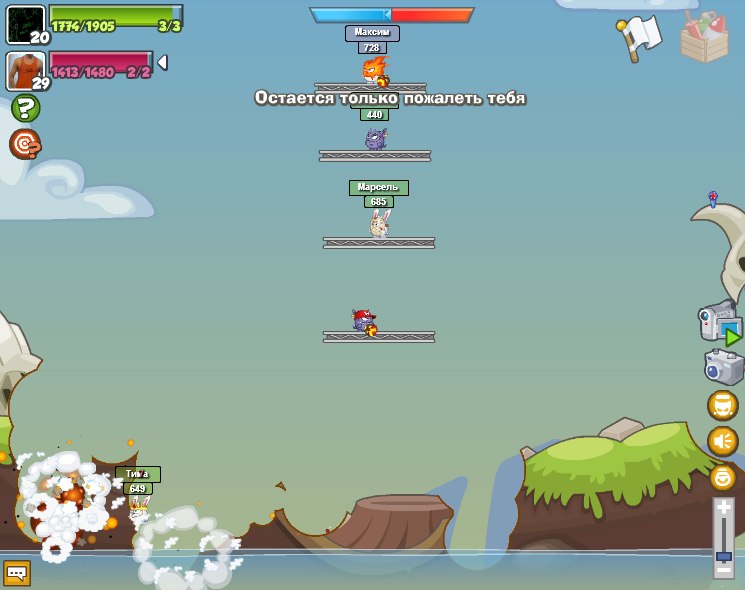Screen dimensions: 745x590
Task: Click the orange face icon above the speaker
Action: (x=723, y=405)
